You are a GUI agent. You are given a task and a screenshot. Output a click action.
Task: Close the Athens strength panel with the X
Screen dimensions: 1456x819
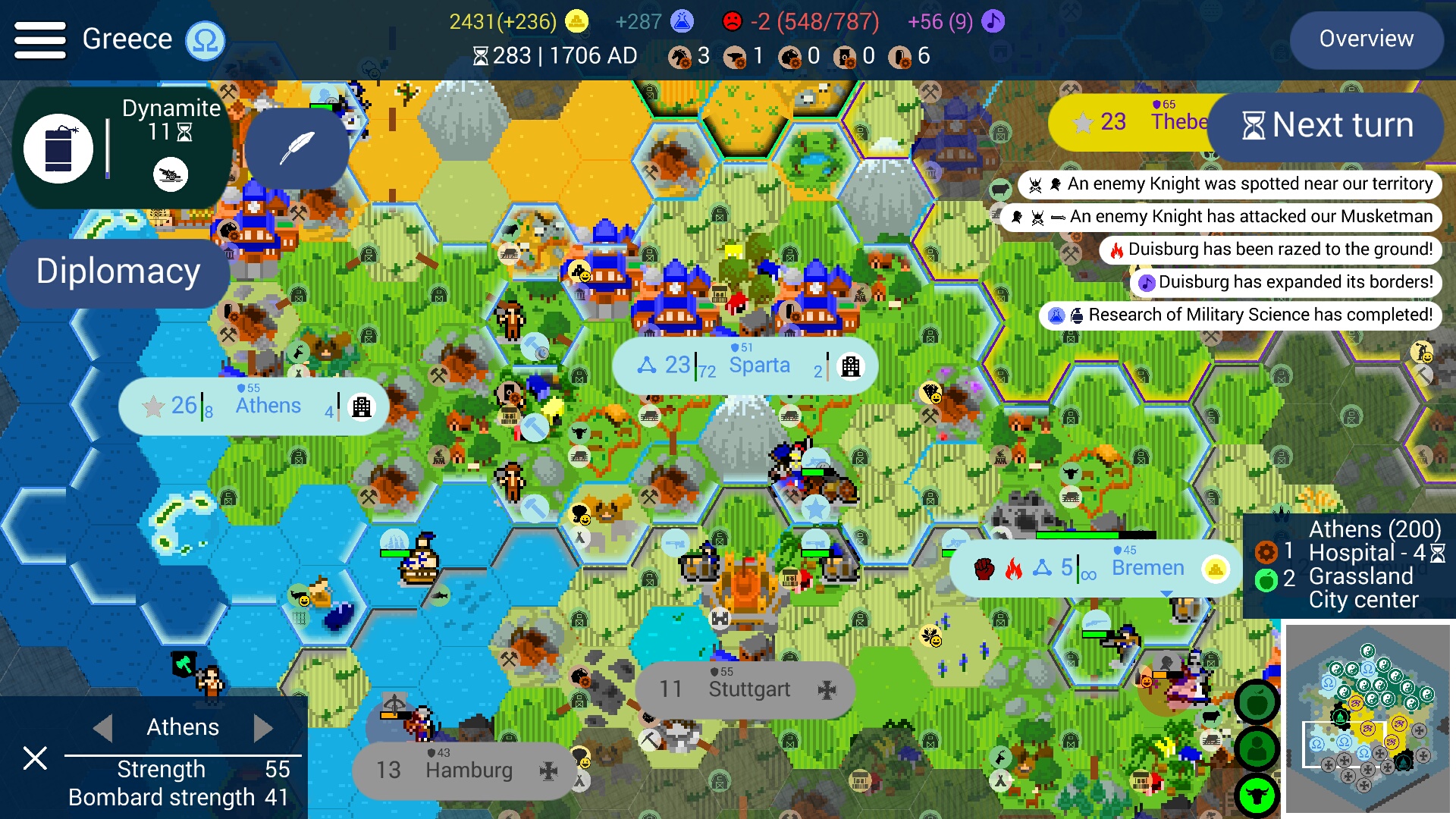click(34, 758)
